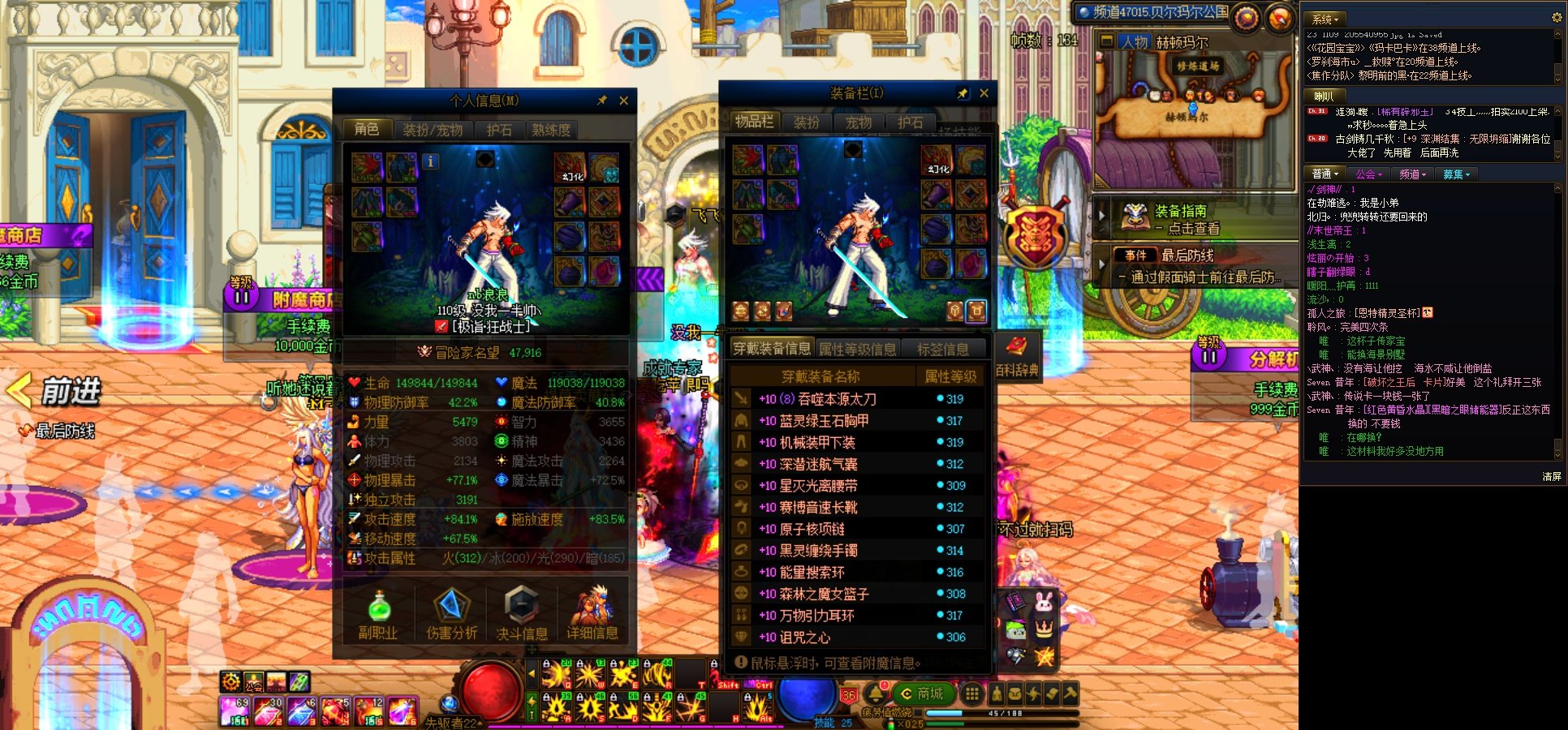Open the 普通 chat channel dropdown
Image resolution: width=1568 pixels, height=730 pixels.
coord(1325,173)
